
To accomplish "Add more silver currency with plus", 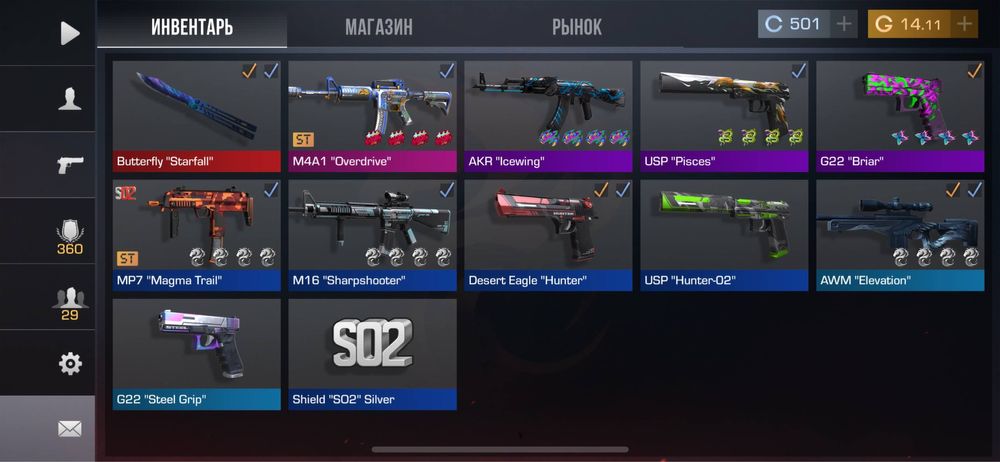I will [x=845, y=24].
